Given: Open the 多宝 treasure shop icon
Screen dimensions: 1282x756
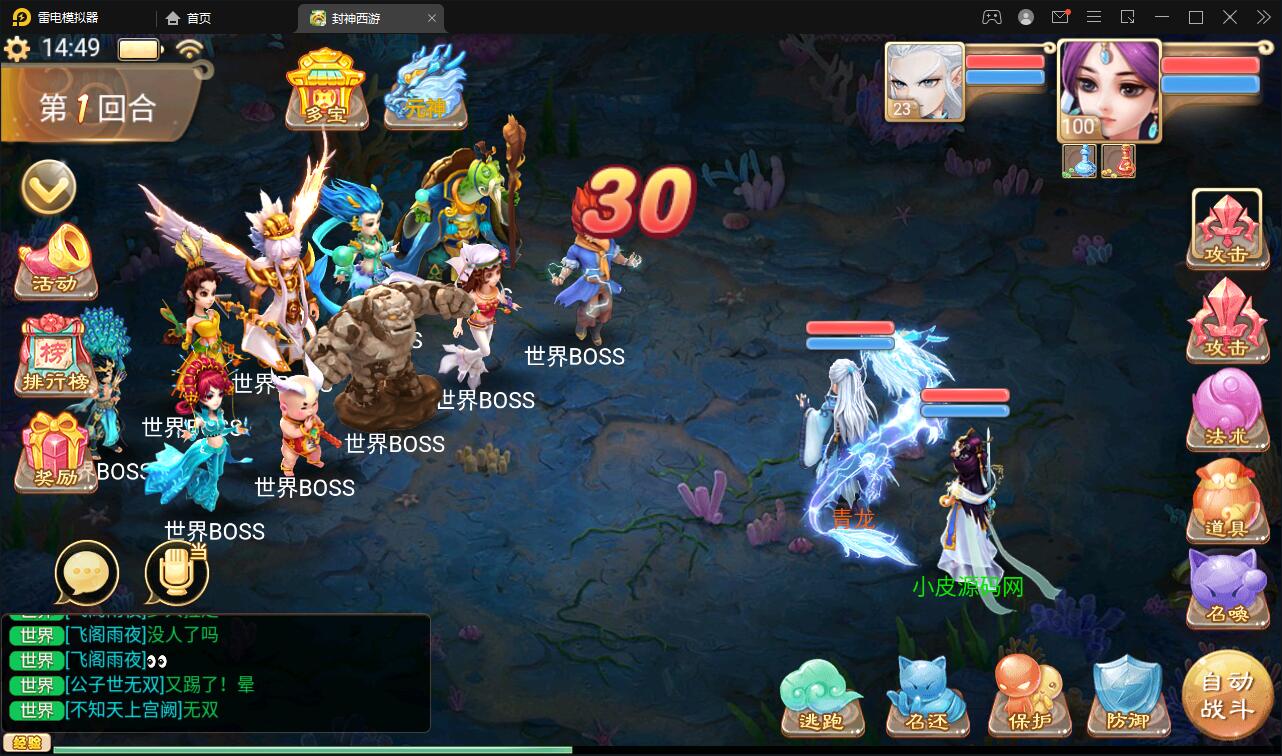Looking at the screenshot, I should (326, 86).
